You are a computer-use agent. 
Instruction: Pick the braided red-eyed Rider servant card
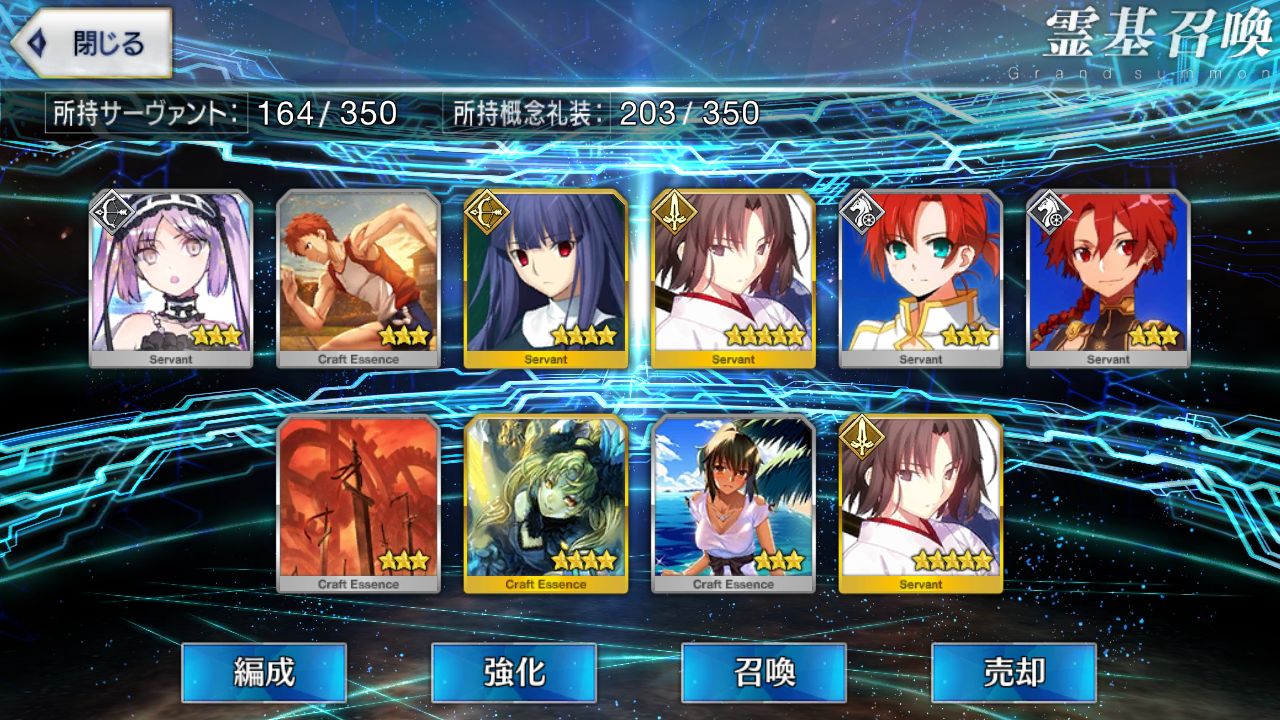coord(1108,278)
